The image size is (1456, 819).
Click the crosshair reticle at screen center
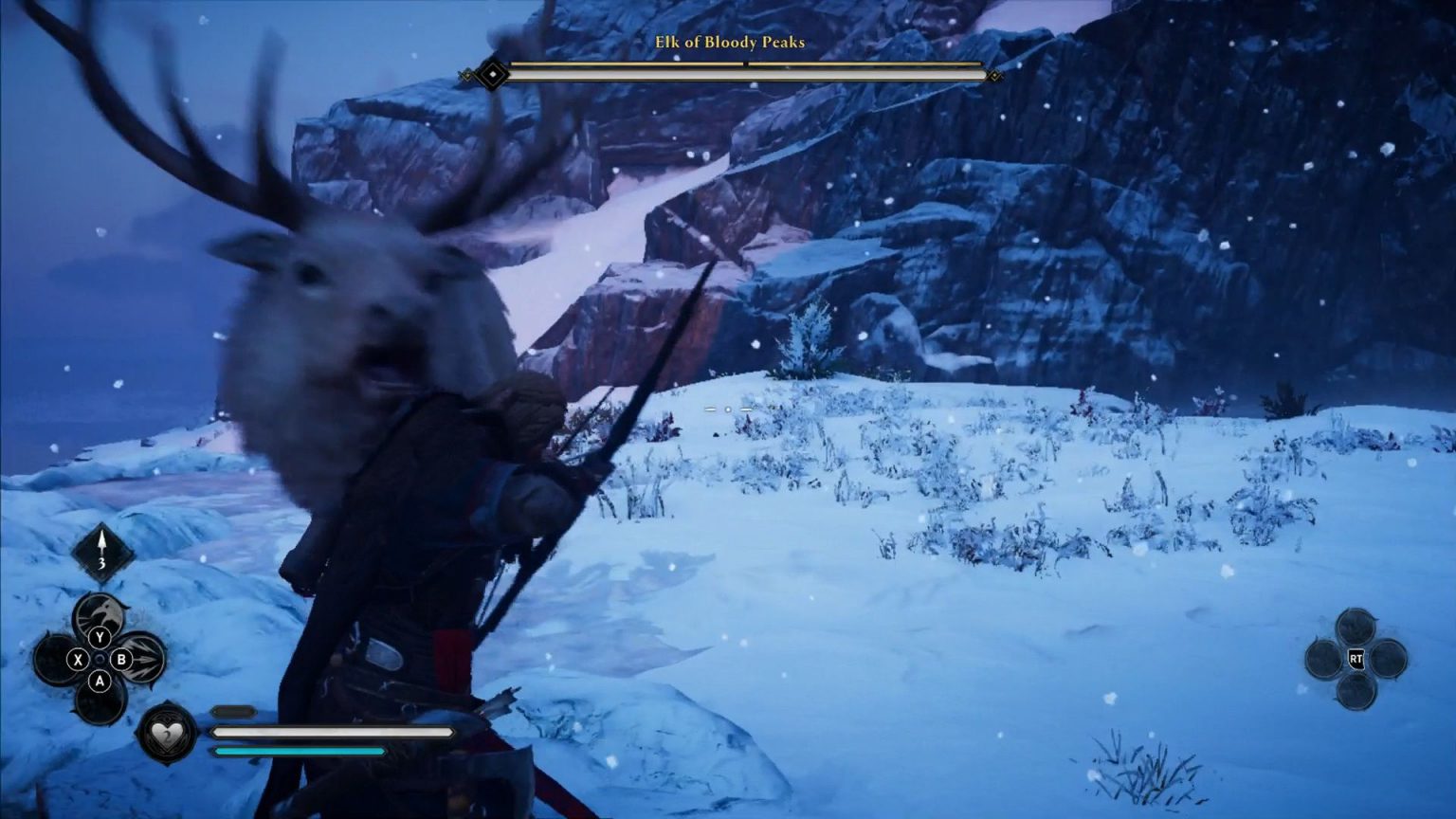click(728, 409)
